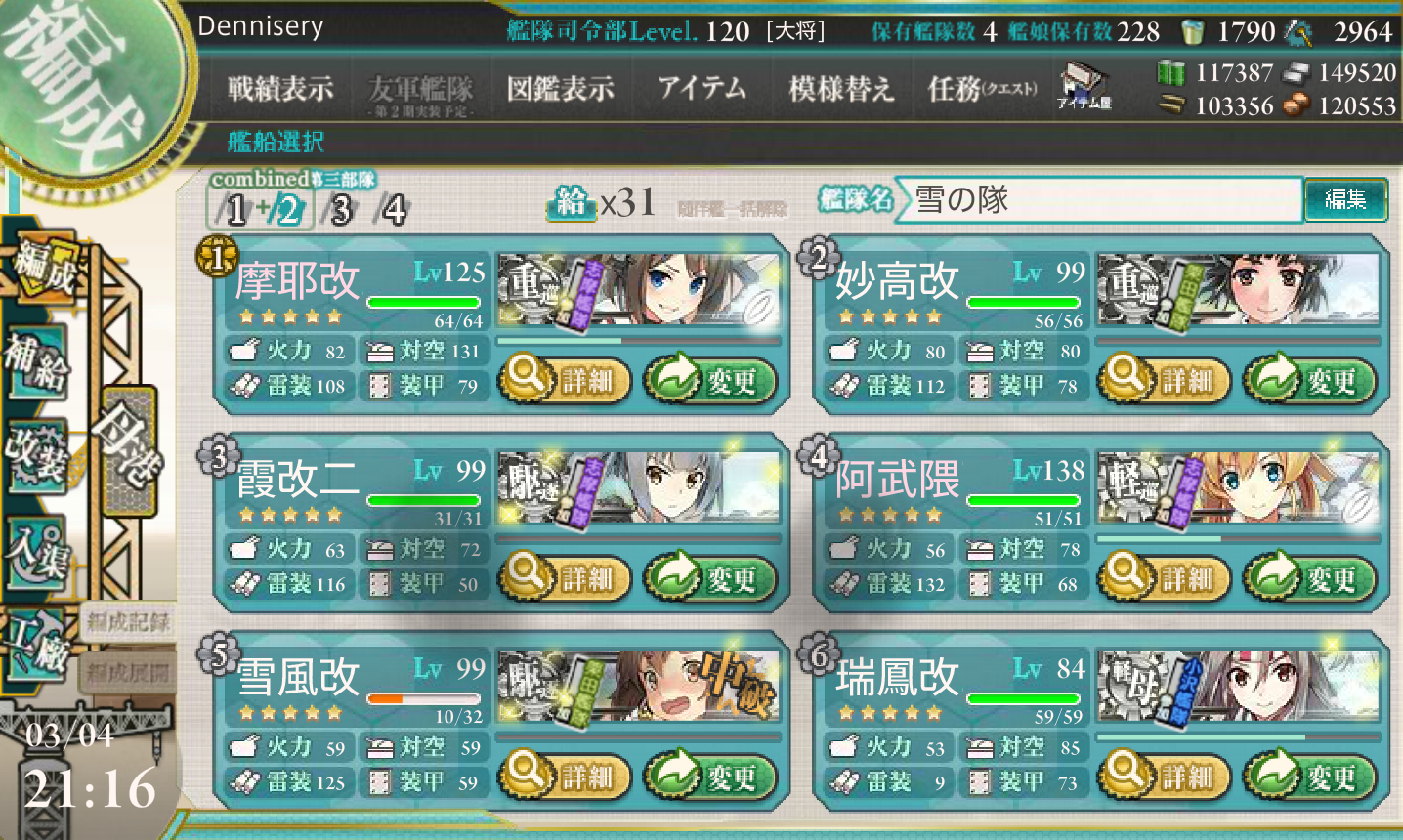Open the アイテム menu
Screen dimensions: 1403x840
[x=701, y=89]
